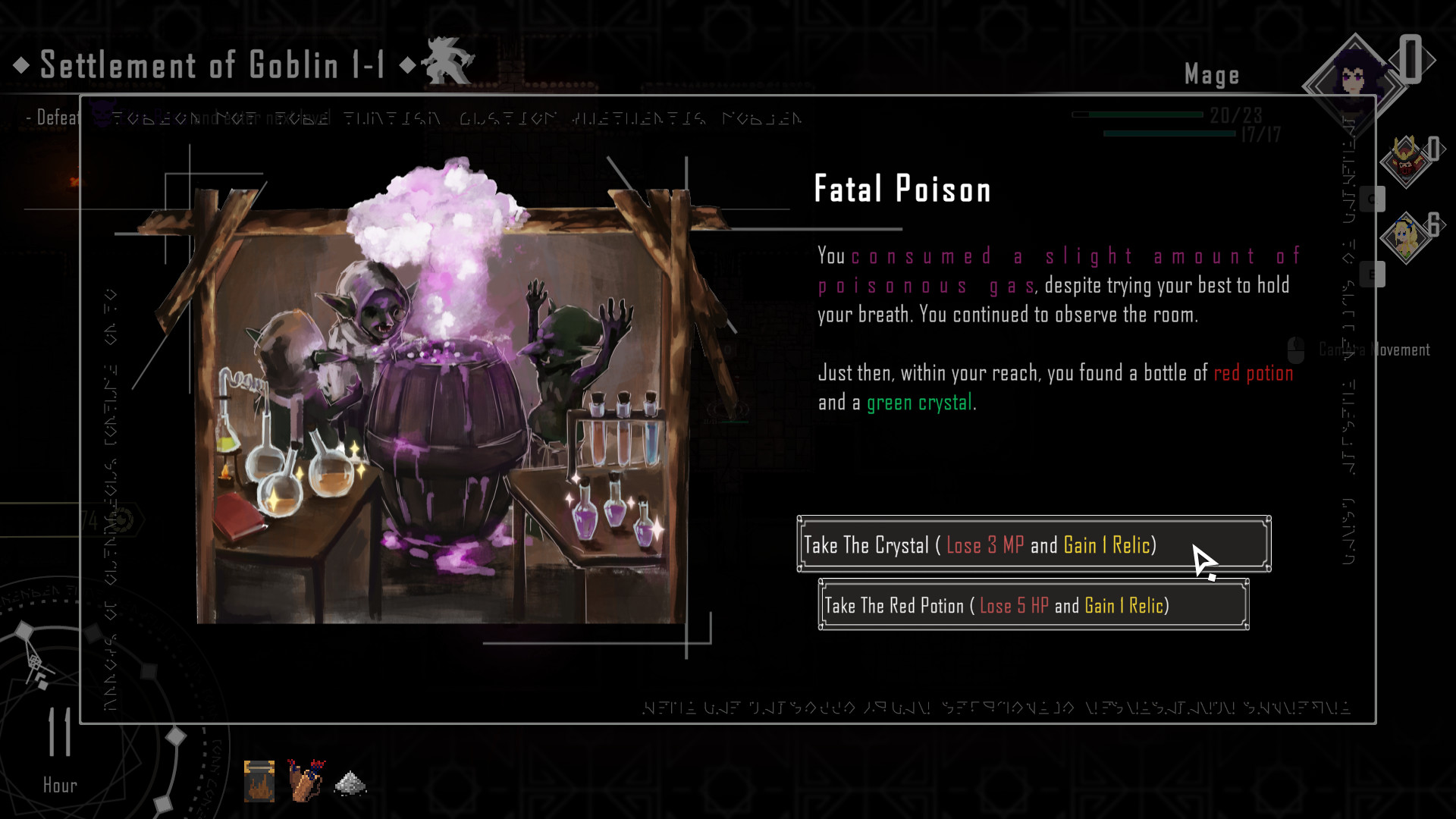Click the Mage class label
Image resolution: width=1456 pixels, height=819 pixels.
click(1212, 74)
